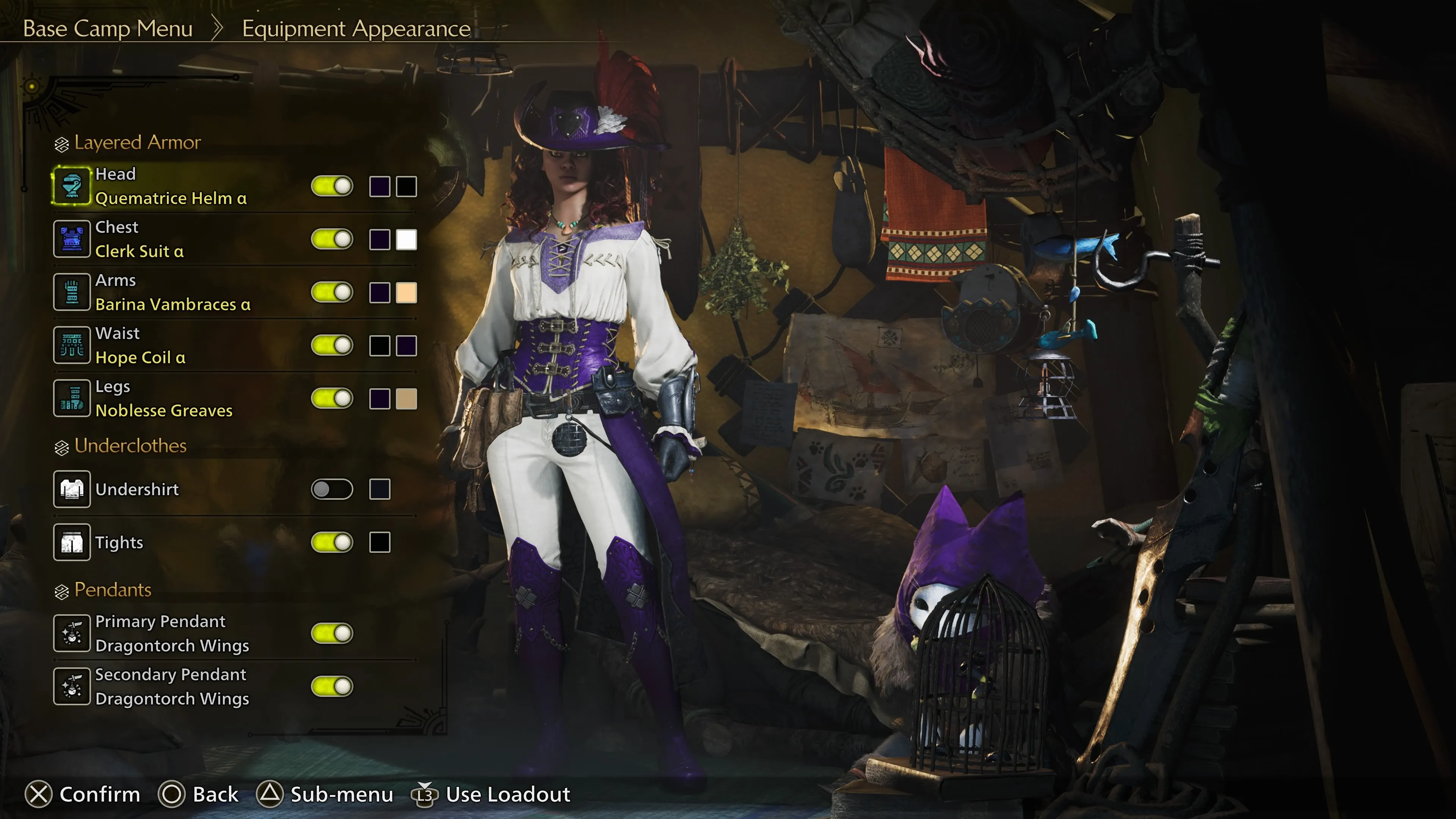
Task: Enable the Undershirt visibility switch
Action: pos(332,490)
